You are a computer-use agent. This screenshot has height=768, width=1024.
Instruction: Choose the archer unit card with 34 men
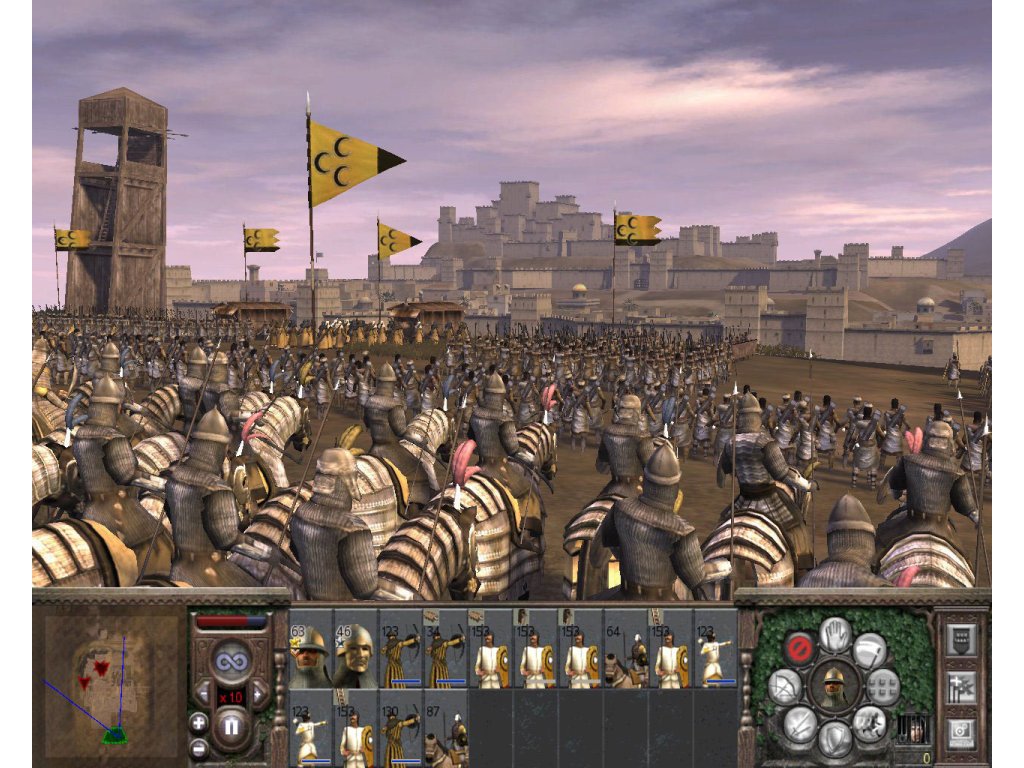445,655
